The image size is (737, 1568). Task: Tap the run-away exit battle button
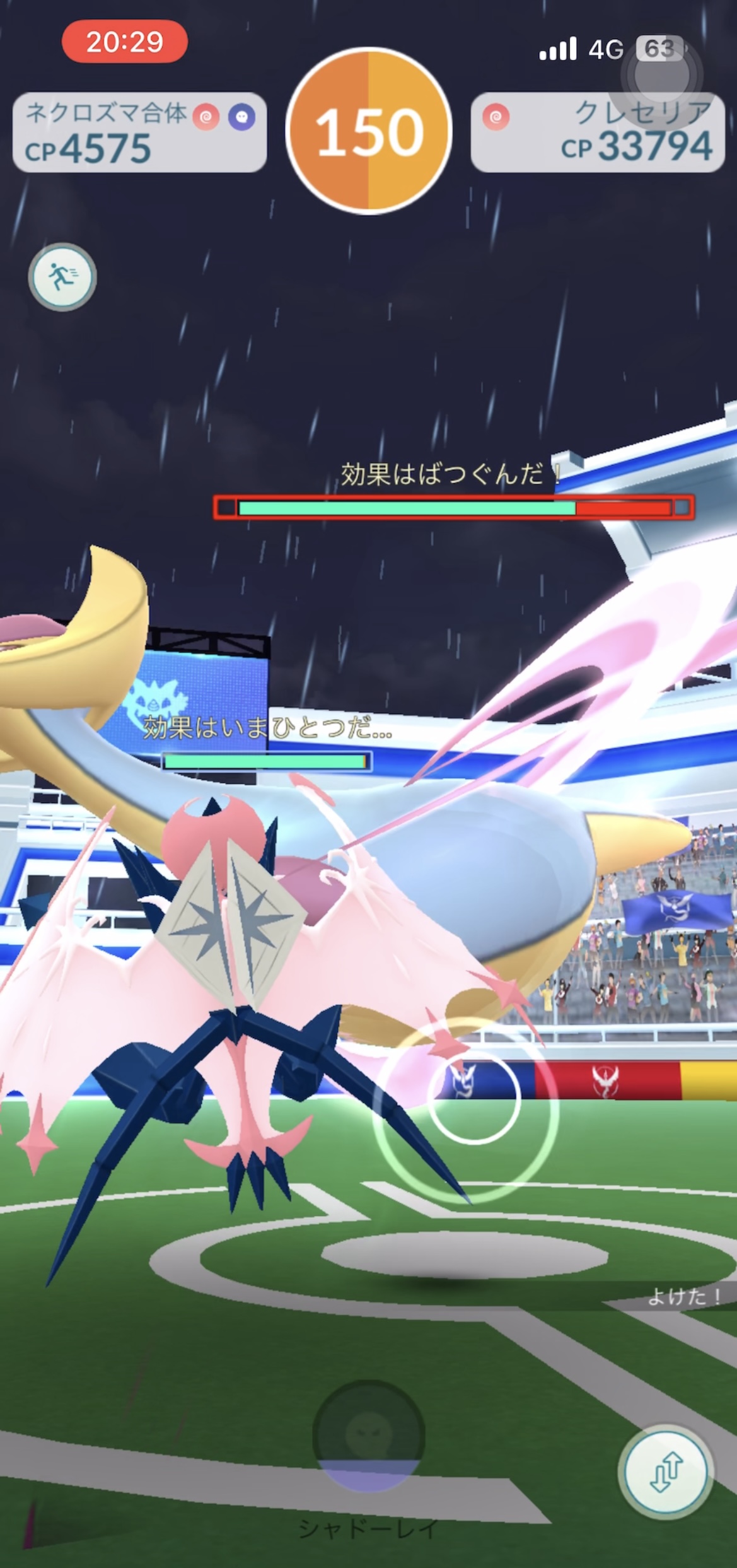click(62, 277)
